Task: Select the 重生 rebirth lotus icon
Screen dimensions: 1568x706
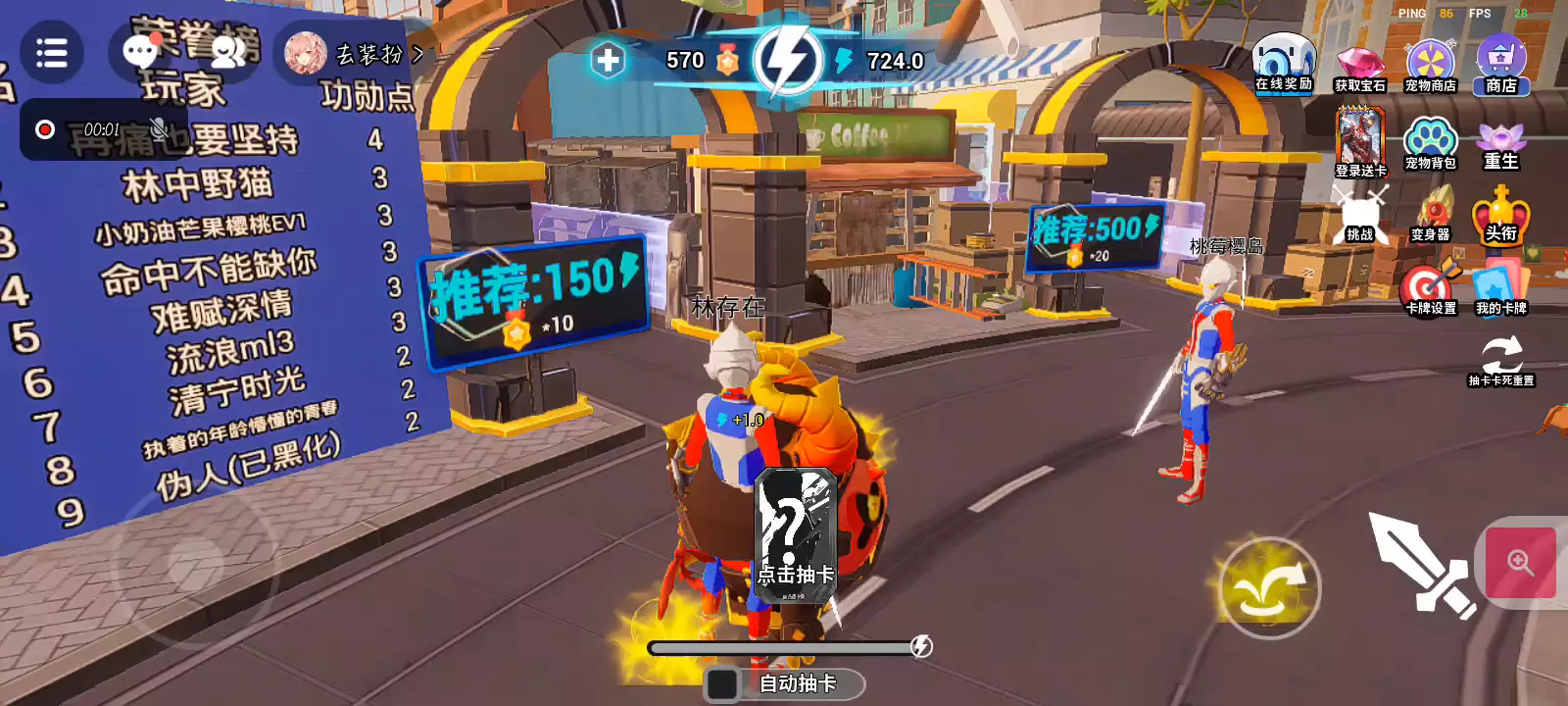Action: tap(1500, 145)
